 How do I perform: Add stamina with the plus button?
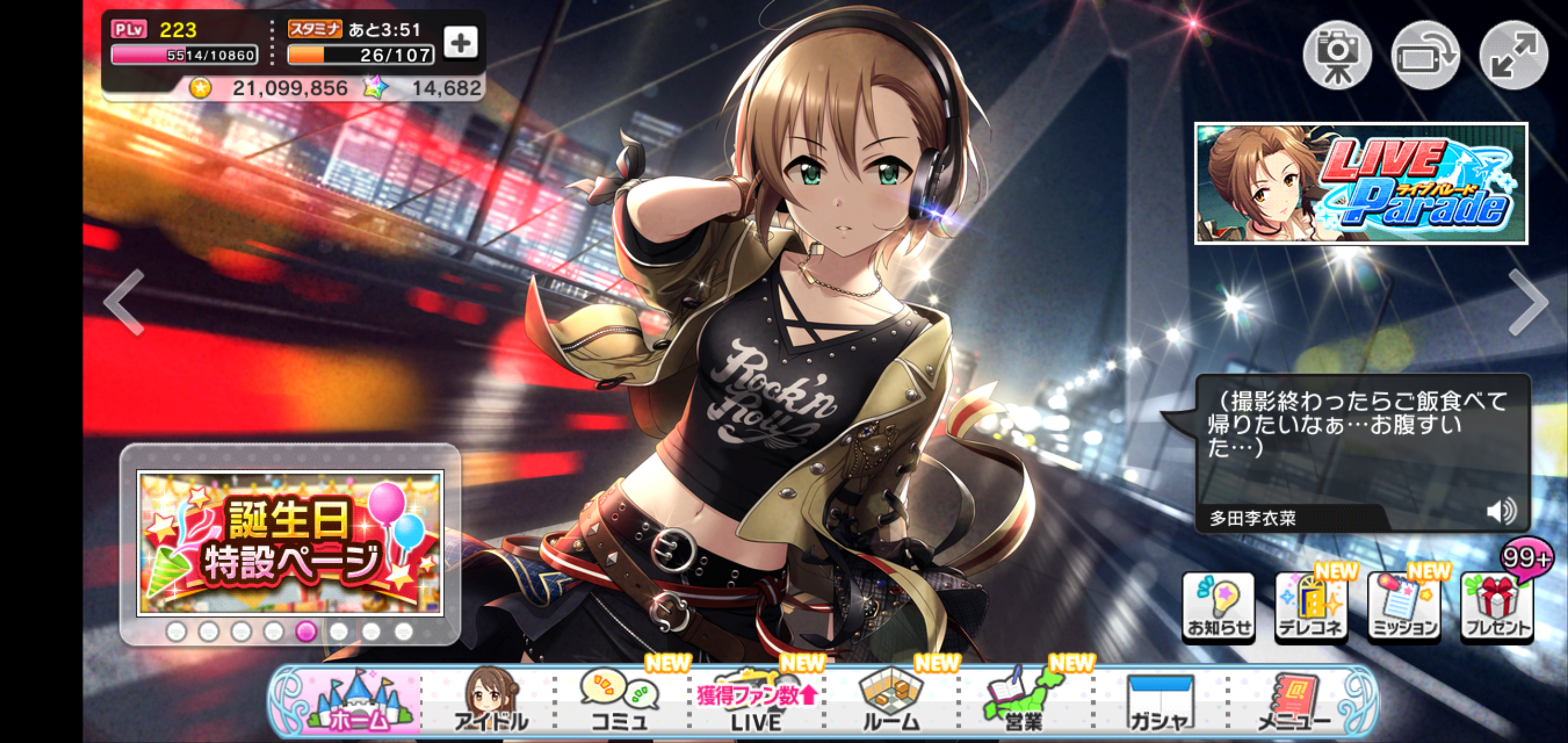460,43
